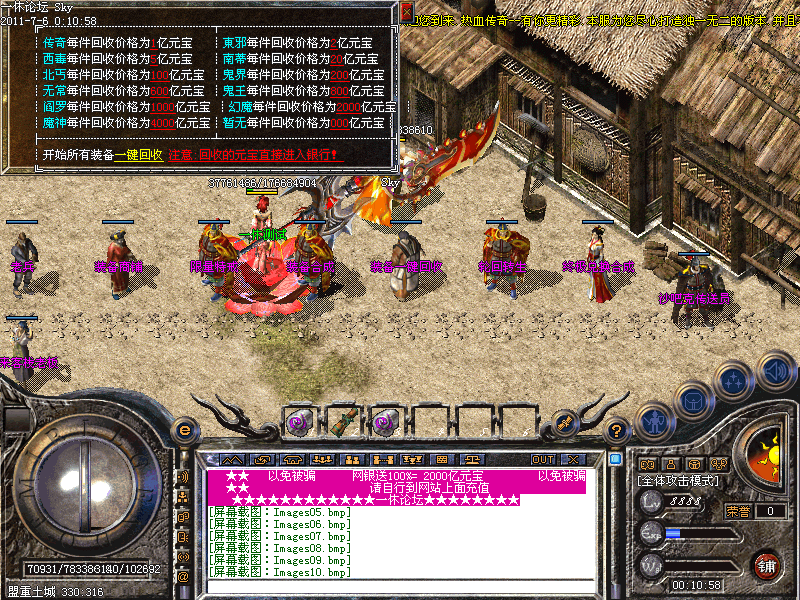The width and height of the screenshot is (800, 600).
Task: Click the X button beside OUT
Action: [573, 459]
